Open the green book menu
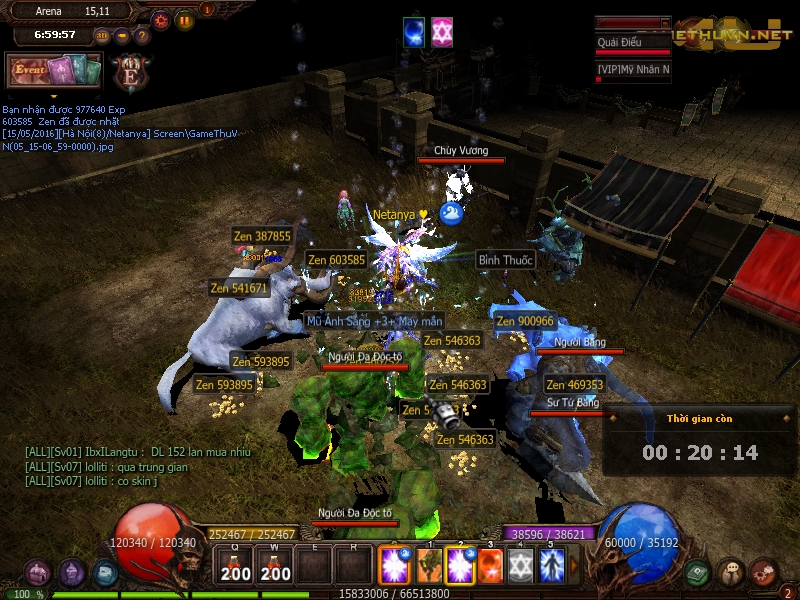This screenshot has height=600, width=800. coord(698,573)
